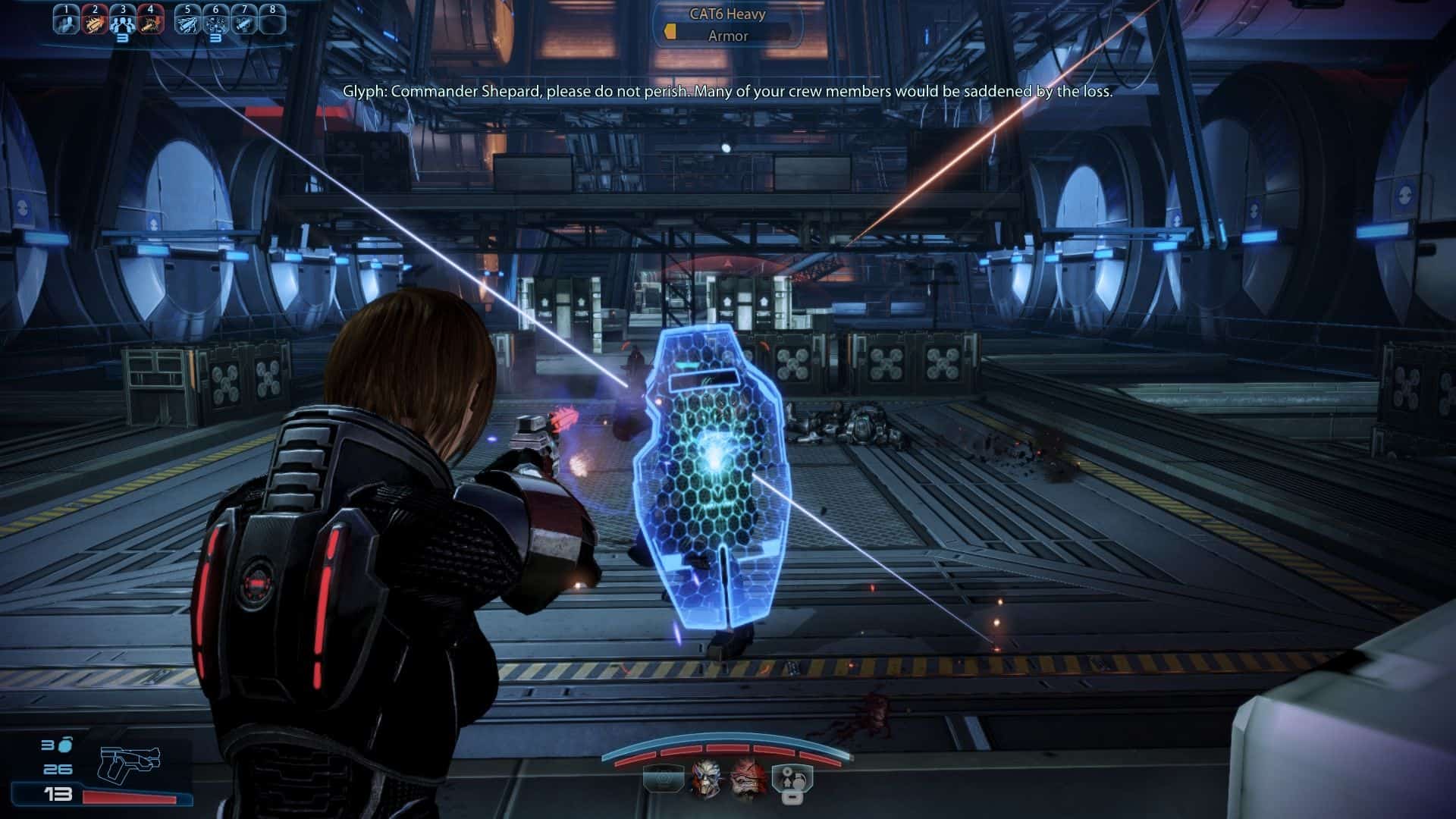Select the turian squadmate portrait
The width and height of the screenshot is (1456, 819).
[x=705, y=780]
